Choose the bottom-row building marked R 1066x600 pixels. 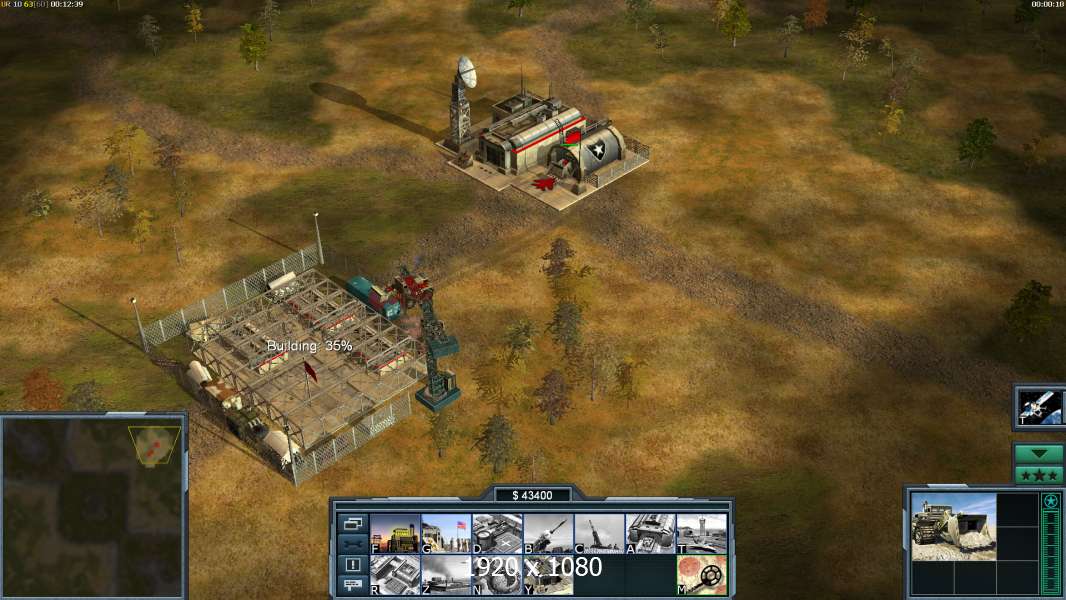395,575
